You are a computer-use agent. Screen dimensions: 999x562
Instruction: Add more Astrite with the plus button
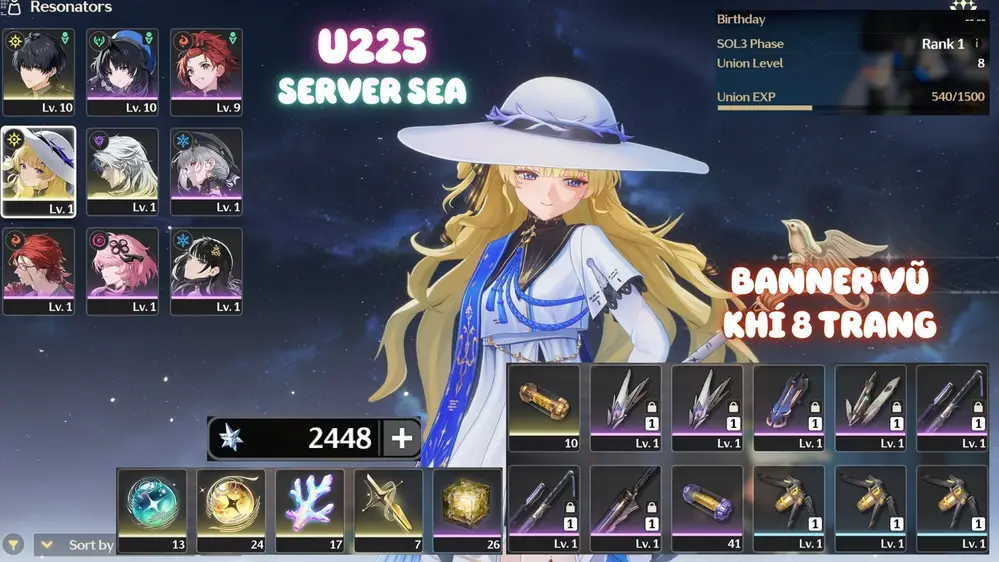(x=402, y=438)
